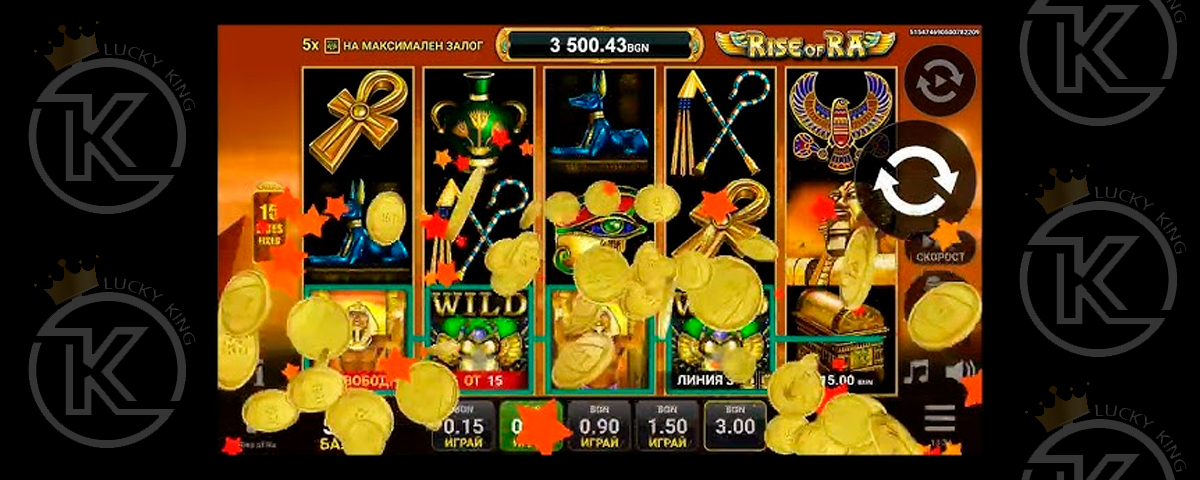Screen dimensions: 1200x480
Task: Toggle music with the note icon
Action: click(x=915, y=373)
